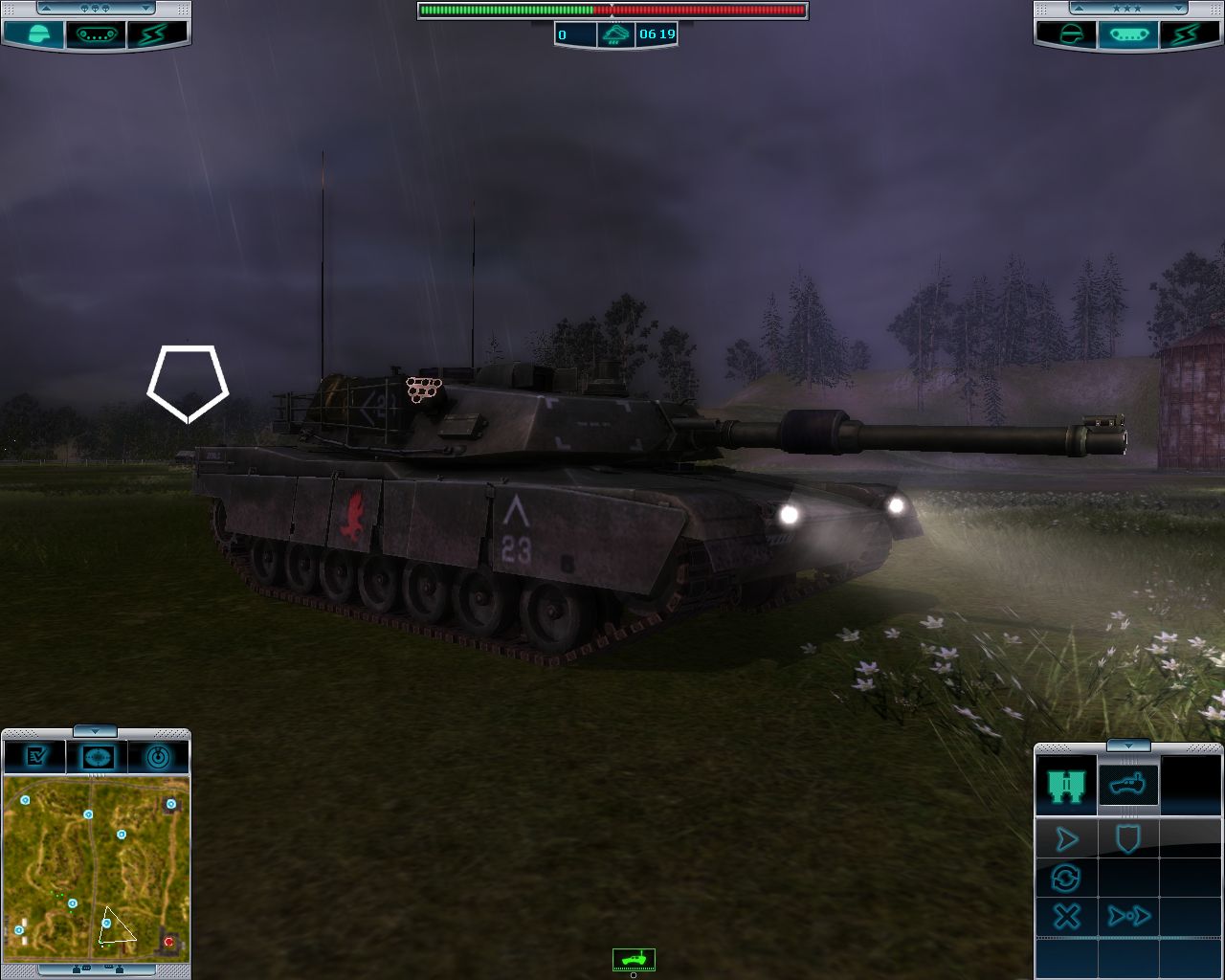Select the helmet icon in top-left panel

[34, 34]
